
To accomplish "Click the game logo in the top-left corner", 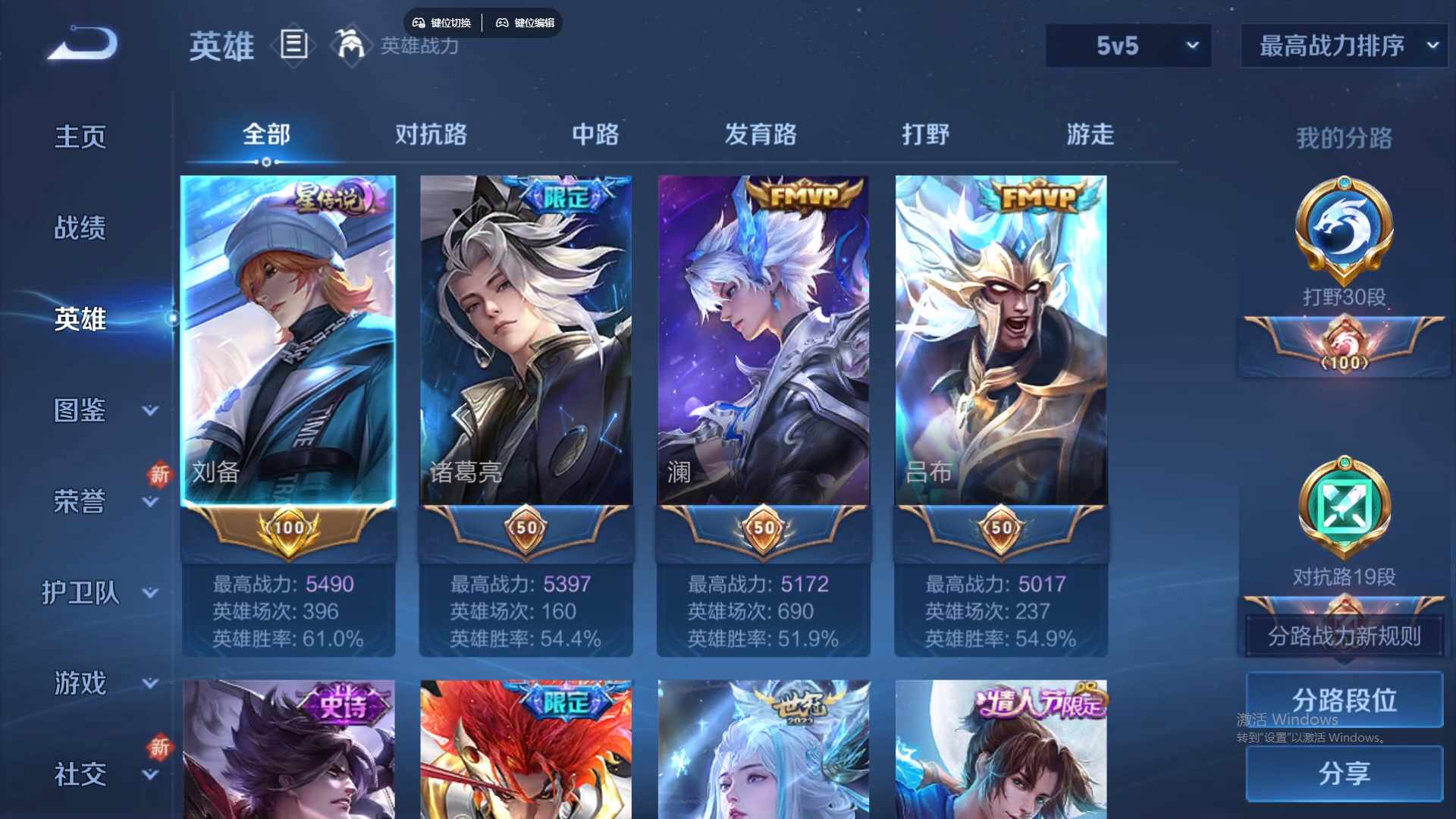I will [x=80, y=42].
